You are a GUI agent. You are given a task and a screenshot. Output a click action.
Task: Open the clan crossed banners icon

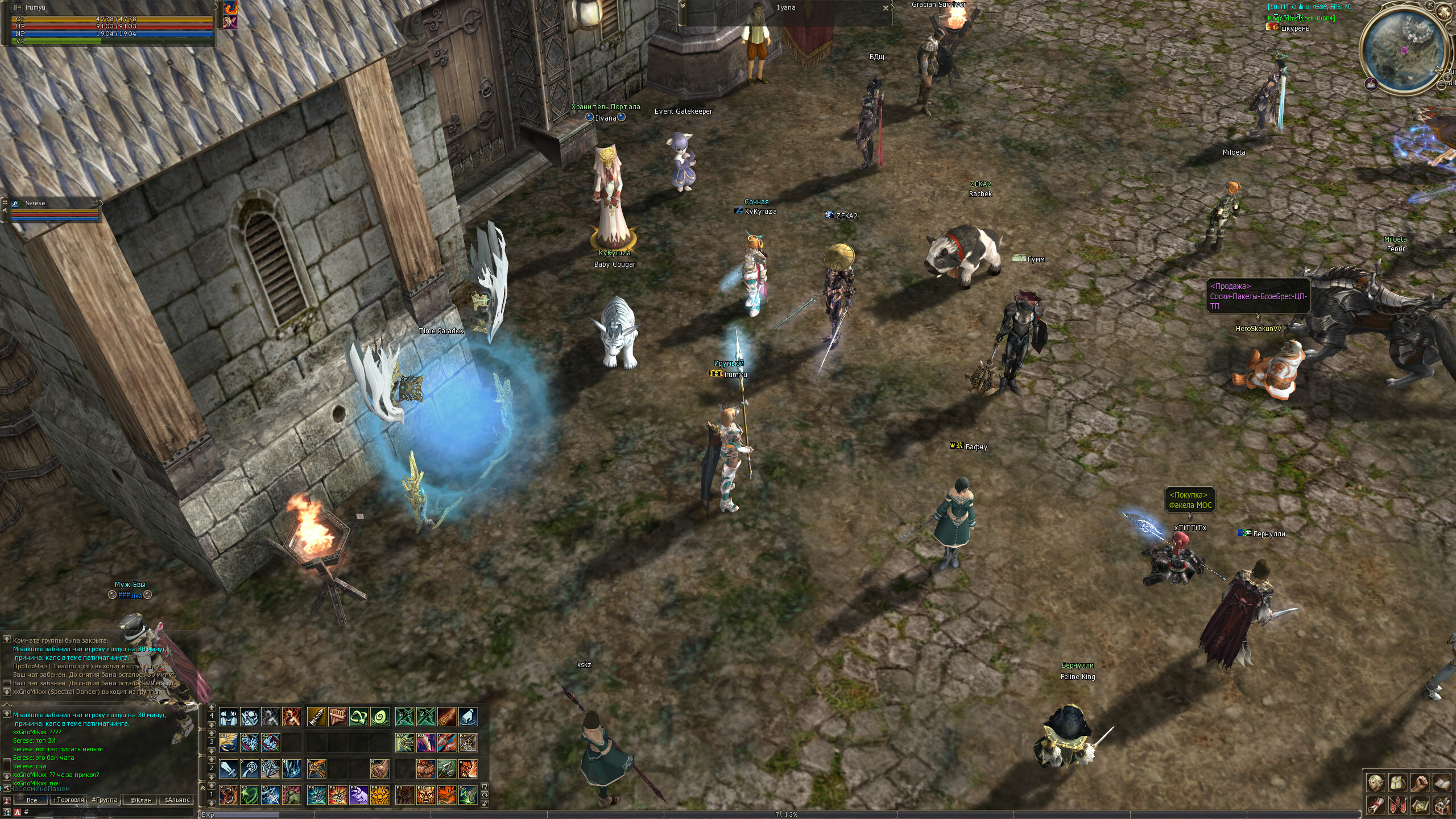[1398, 805]
